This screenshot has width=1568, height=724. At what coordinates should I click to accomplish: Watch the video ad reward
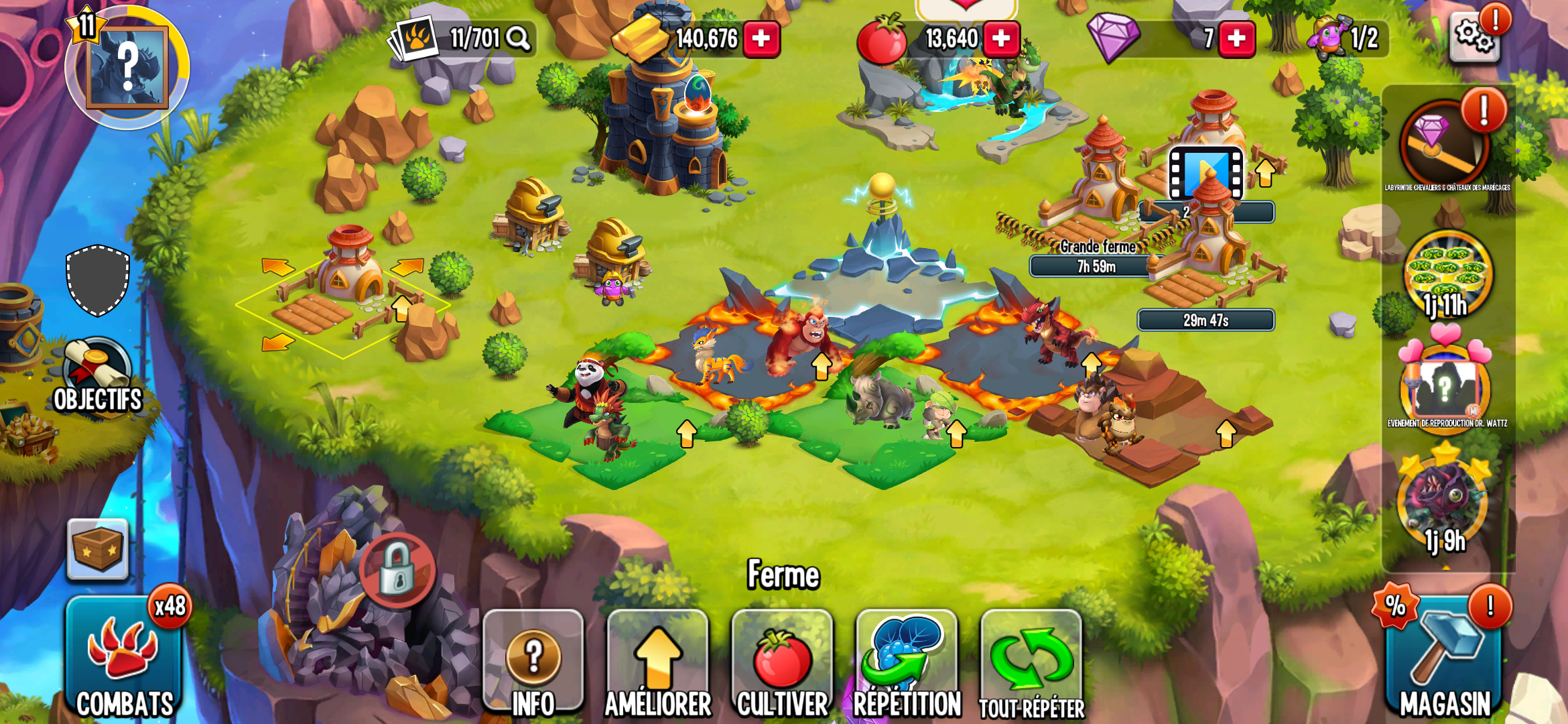tap(1205, 174)
